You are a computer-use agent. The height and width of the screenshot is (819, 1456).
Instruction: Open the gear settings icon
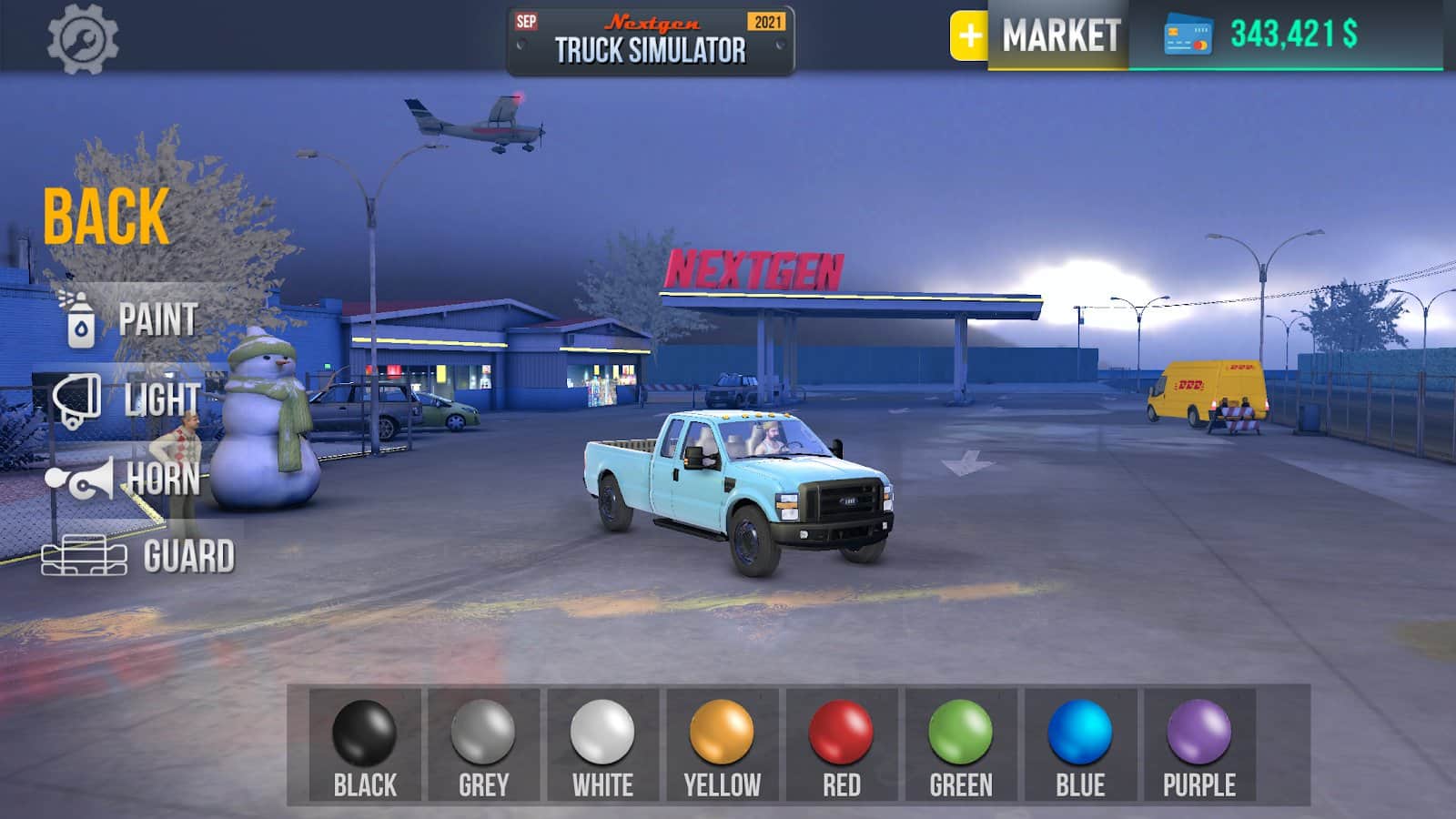pyautogui.click(x=83, y=39)
